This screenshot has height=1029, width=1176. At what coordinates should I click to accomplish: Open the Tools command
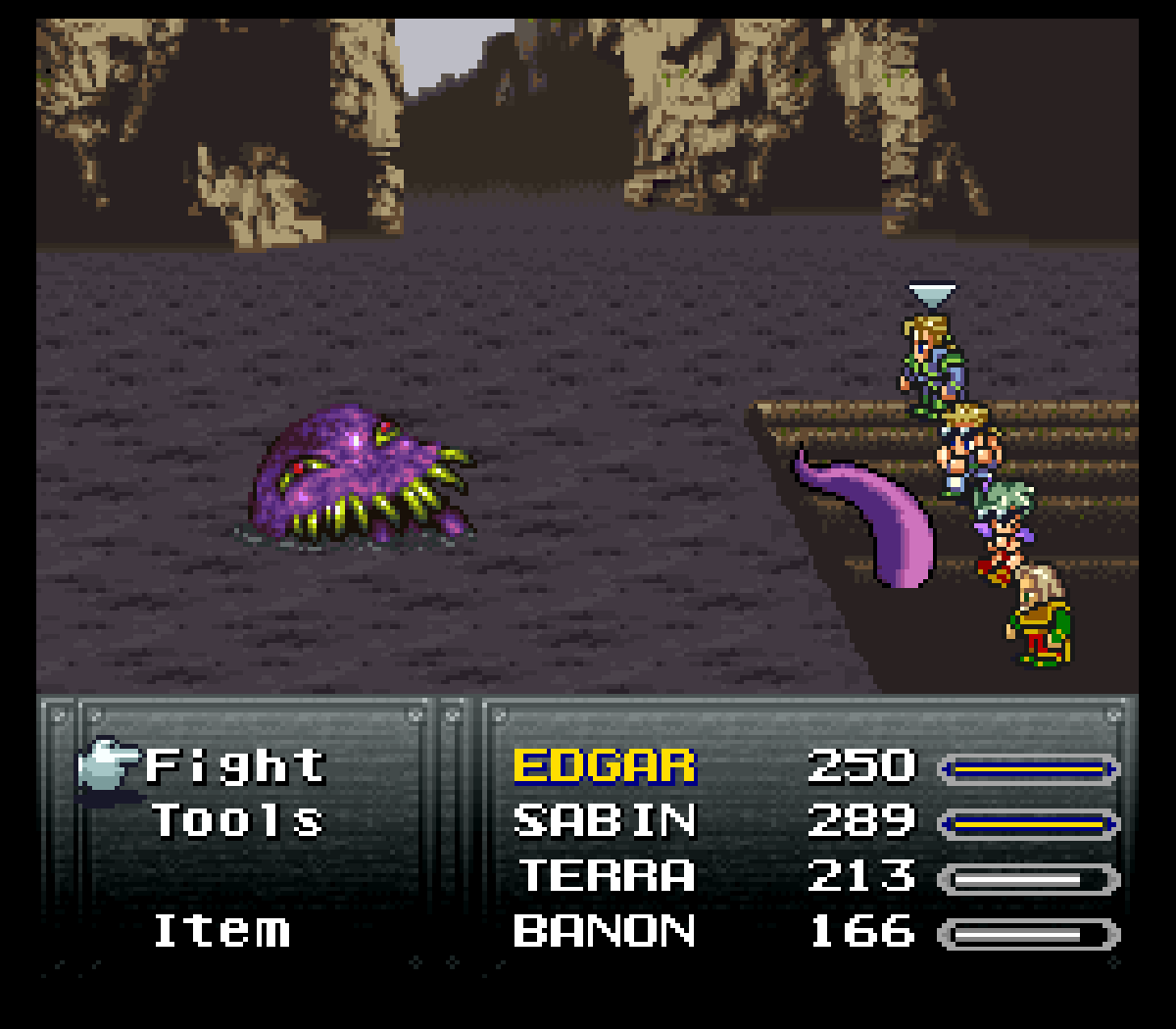[237, 821]
